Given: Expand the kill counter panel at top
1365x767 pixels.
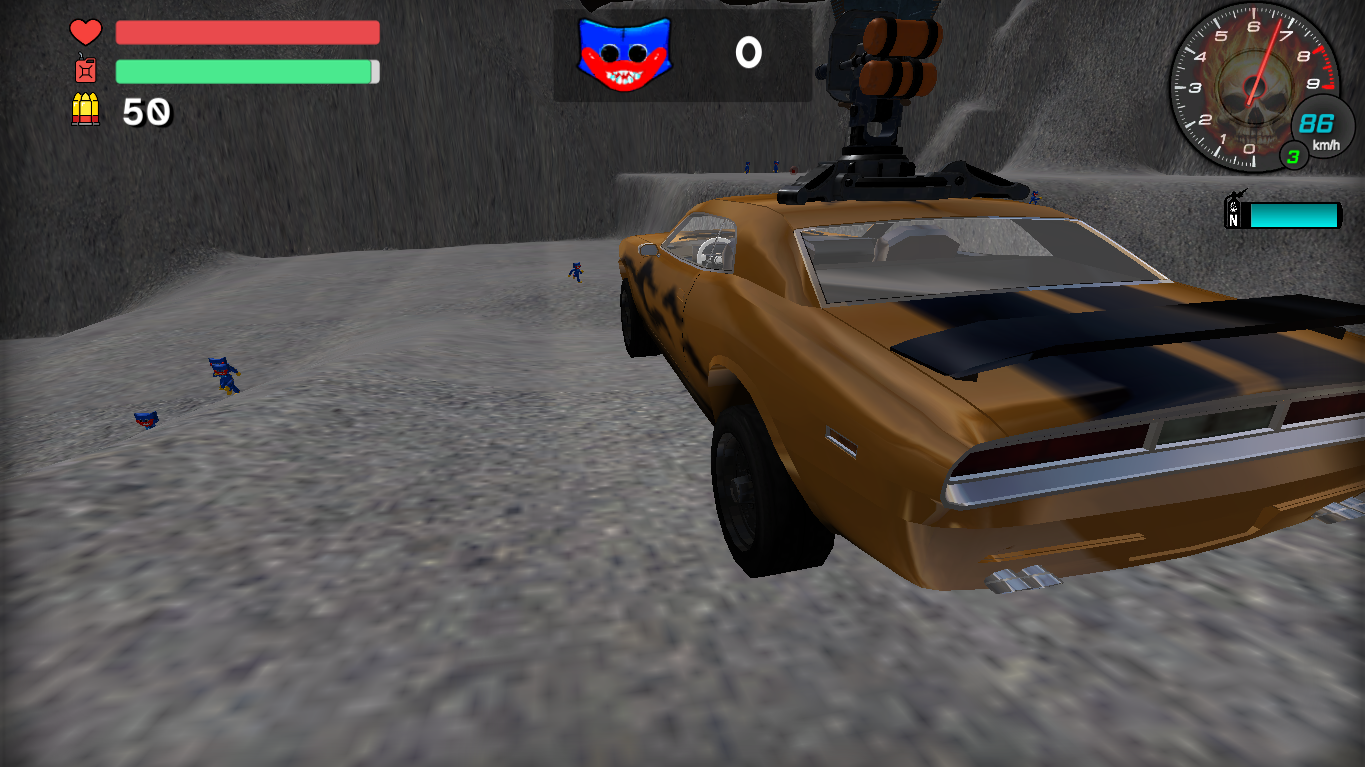Looking at the screenshot, I should [683, 50].
